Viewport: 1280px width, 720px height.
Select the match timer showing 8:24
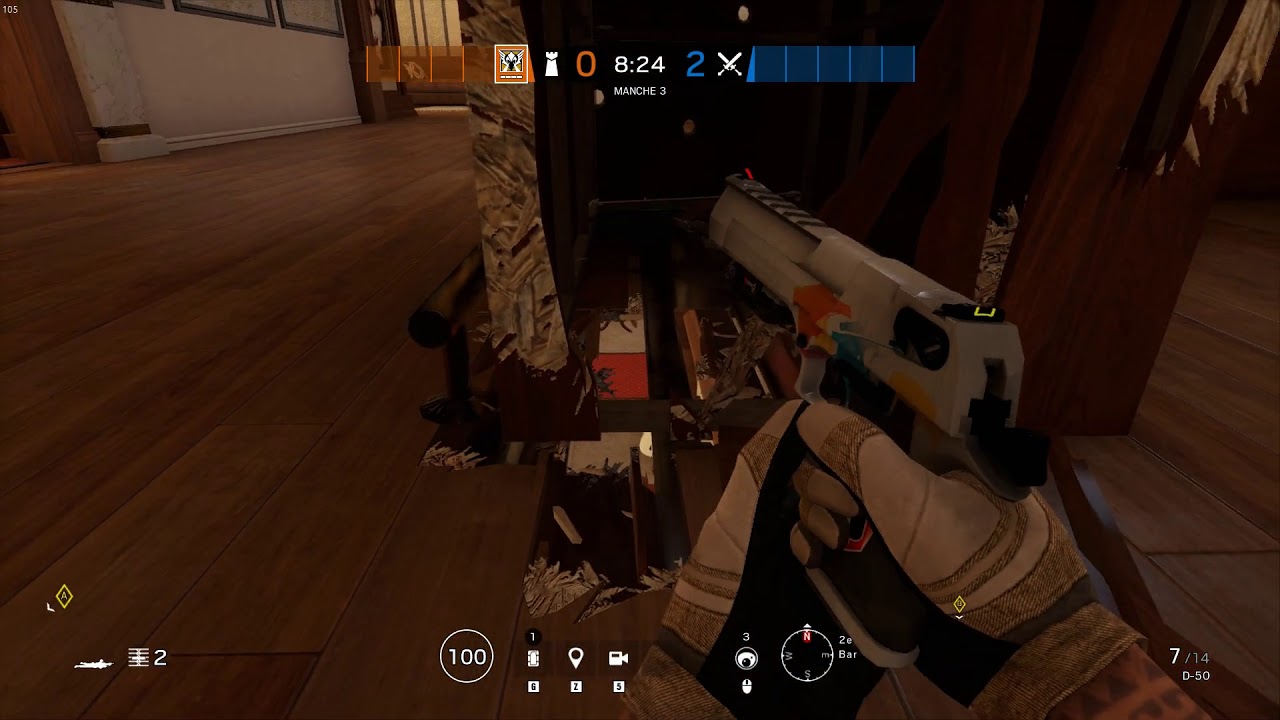[640, 64]
